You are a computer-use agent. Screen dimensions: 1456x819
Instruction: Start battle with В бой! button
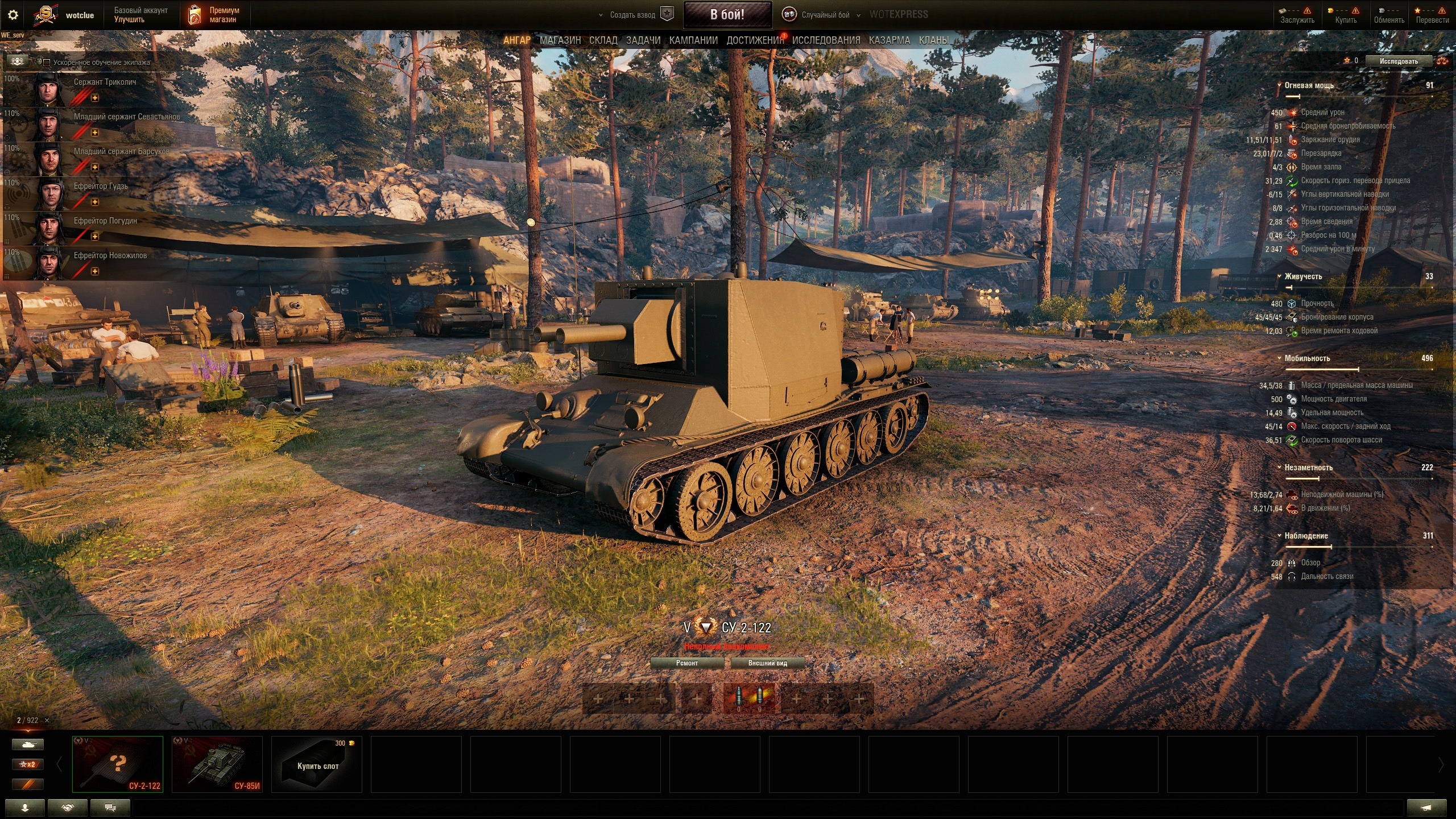pyautogui.click(x=727, y=15)
